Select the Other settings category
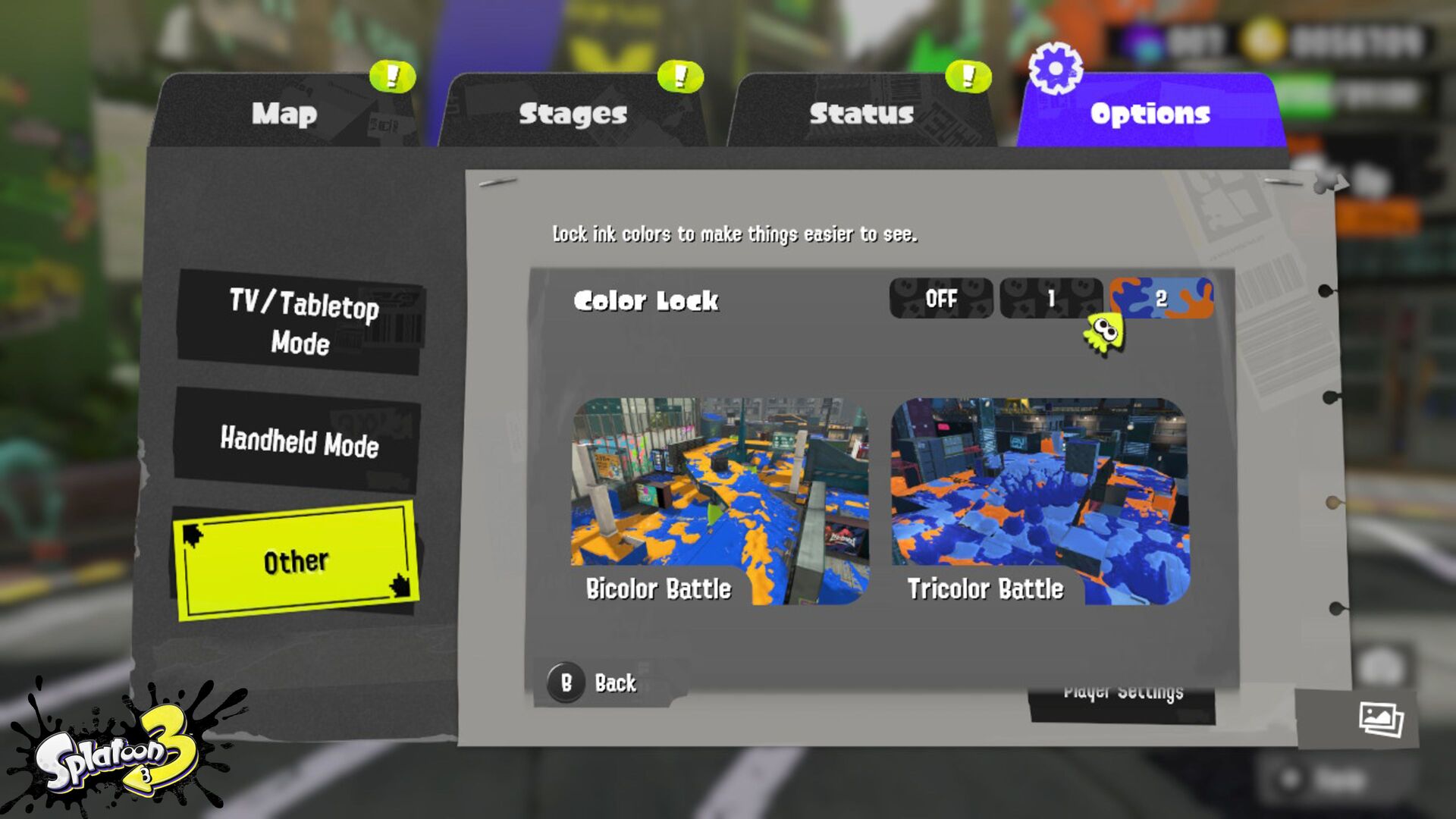Screen dimensions: 1456x819 [296, 561]
